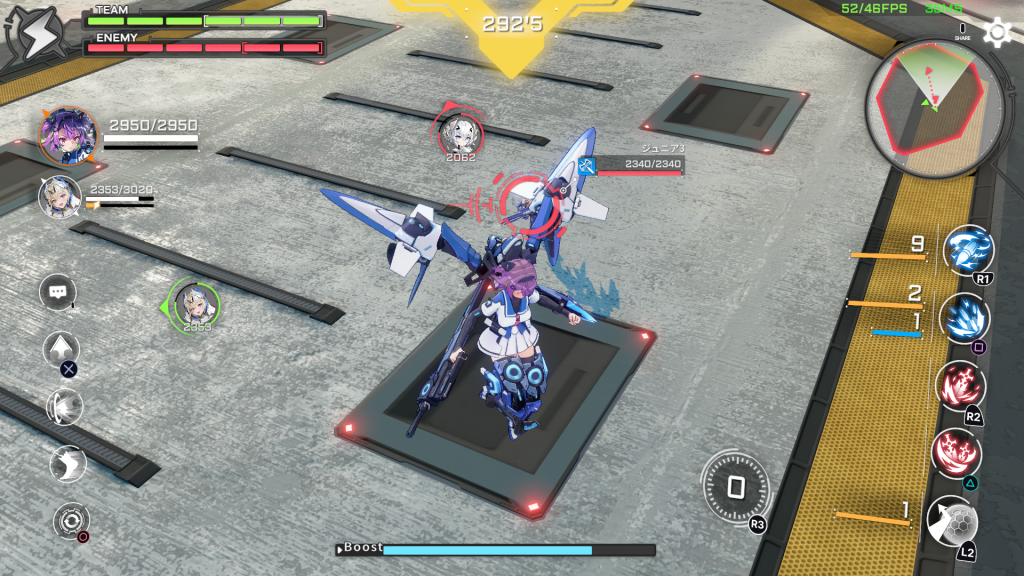Open the chat speech bubble
This screenshot has width=1024, height=576.
(x=57, y=292)
